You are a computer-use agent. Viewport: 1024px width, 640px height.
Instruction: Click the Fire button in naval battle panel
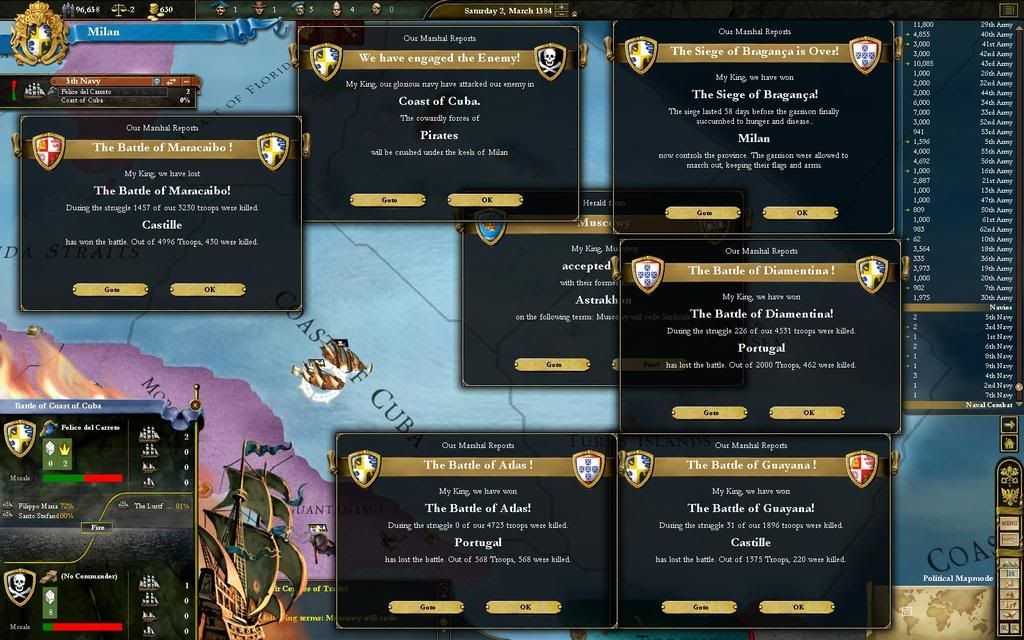[97, 526]
